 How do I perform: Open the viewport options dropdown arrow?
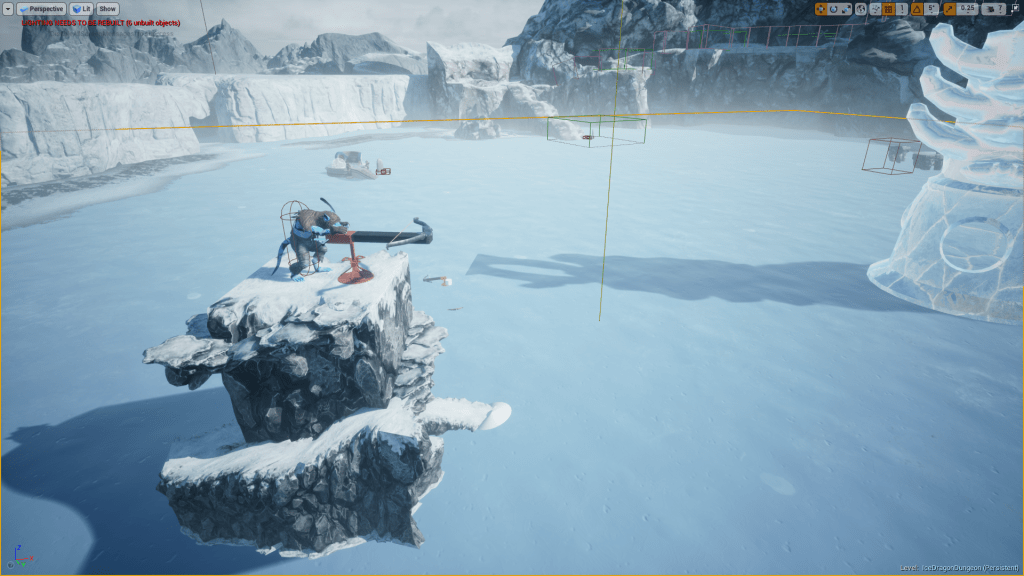coord(8,8)
